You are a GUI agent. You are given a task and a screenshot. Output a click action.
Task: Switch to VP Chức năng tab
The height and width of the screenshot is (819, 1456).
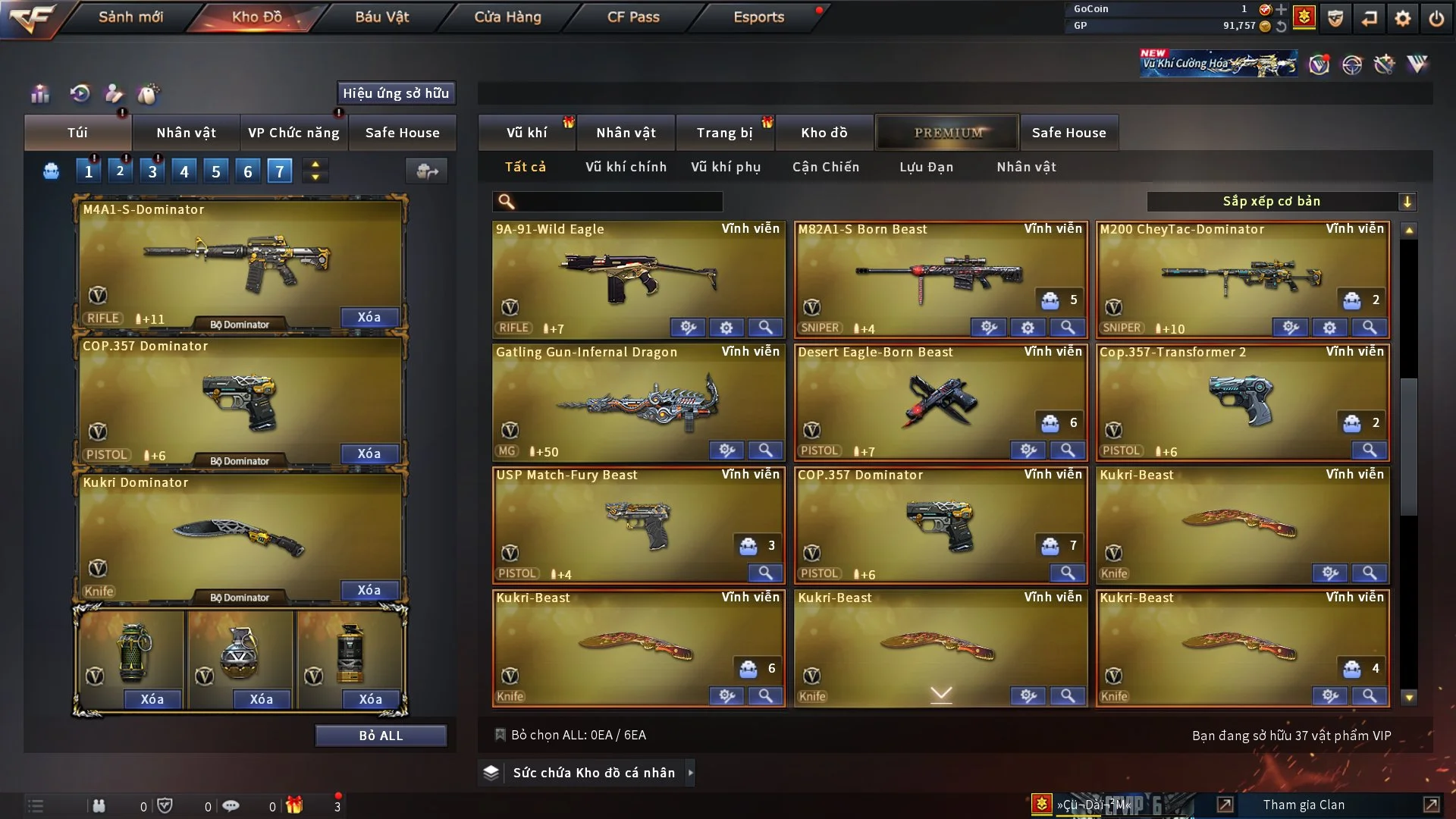[x=293, y=133]
